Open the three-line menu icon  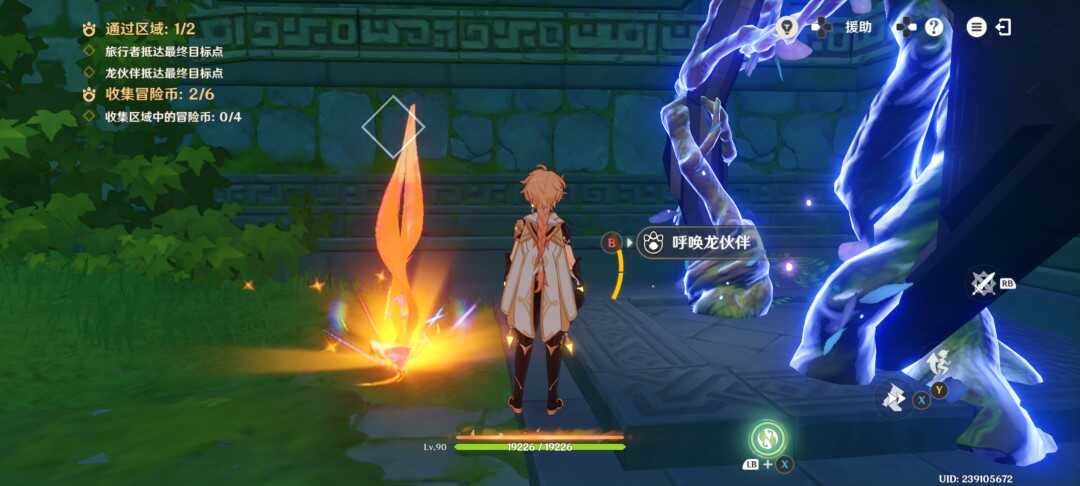point(976,27)
